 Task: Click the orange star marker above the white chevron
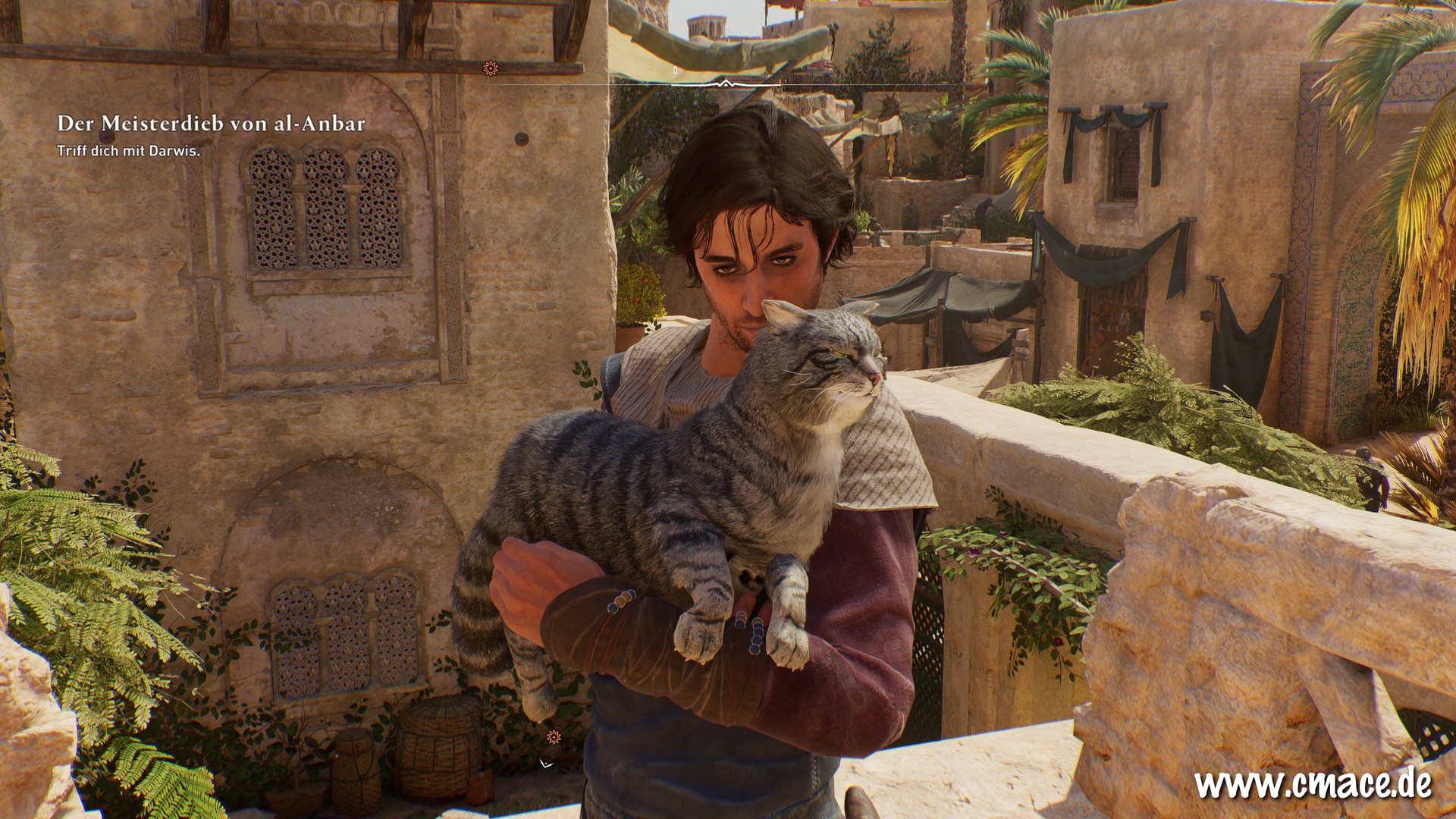[x=554, y=736]
